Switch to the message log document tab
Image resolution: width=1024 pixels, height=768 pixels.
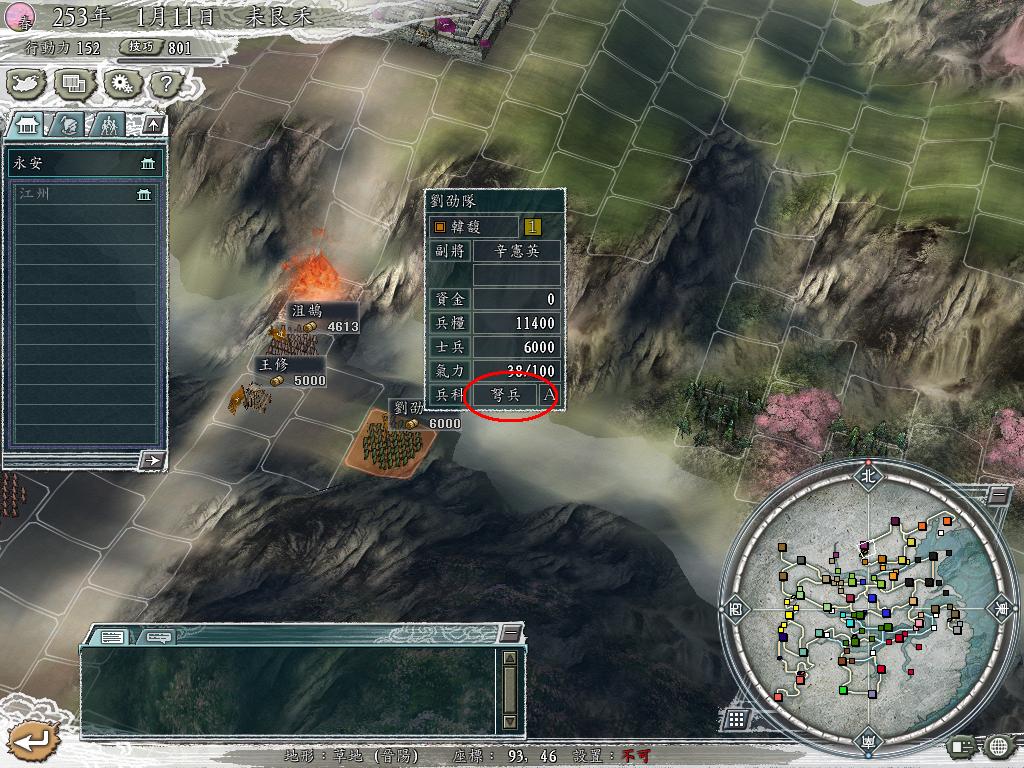111,636
